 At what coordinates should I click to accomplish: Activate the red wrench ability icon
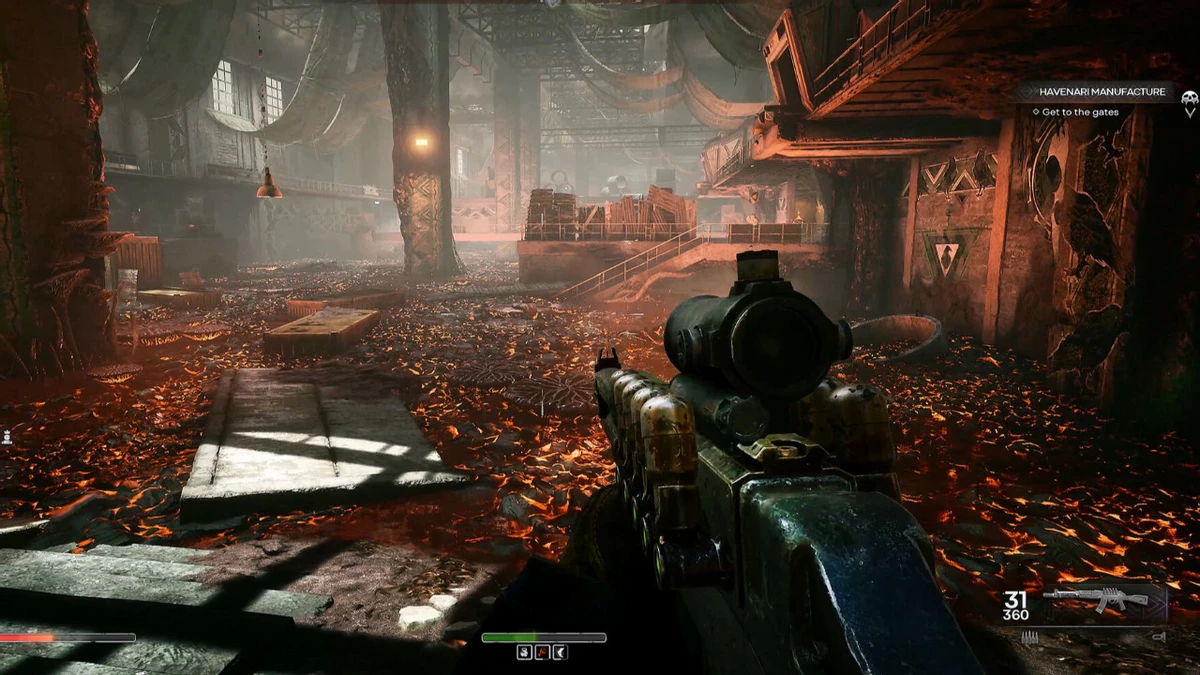click(x=543, y=652)
